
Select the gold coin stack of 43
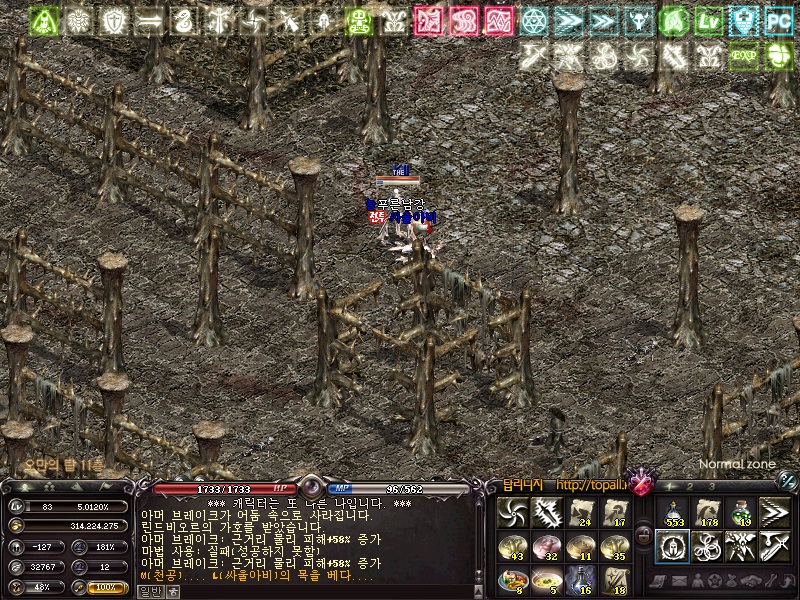(x=513, y=546)
